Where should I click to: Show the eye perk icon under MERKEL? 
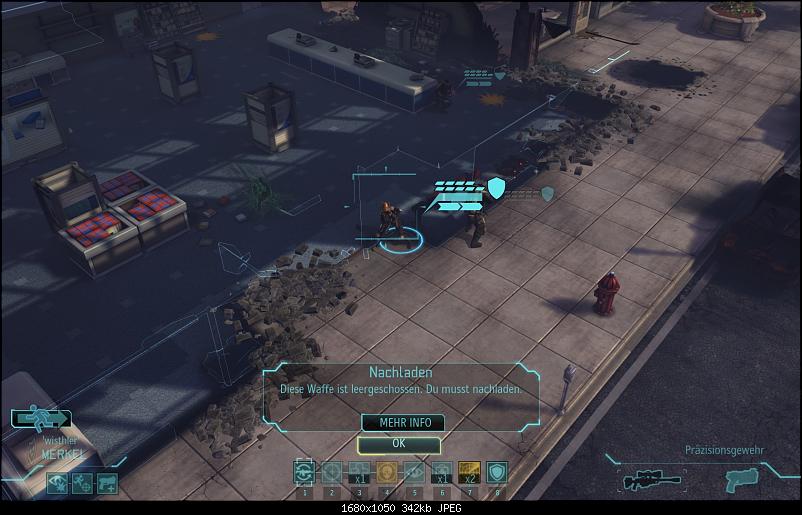click(59, 483)
